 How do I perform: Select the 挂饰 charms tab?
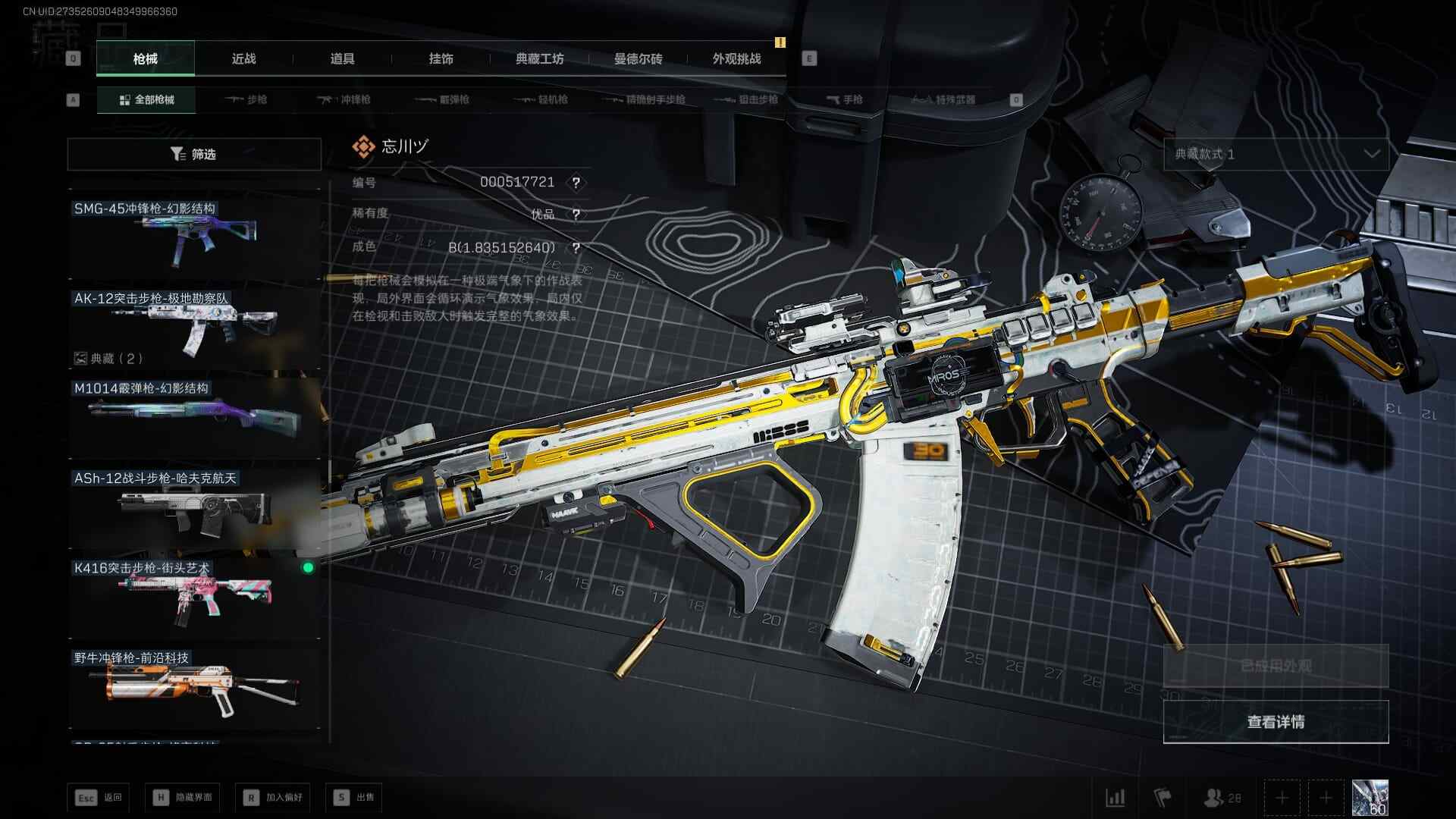tap(441, 58)
